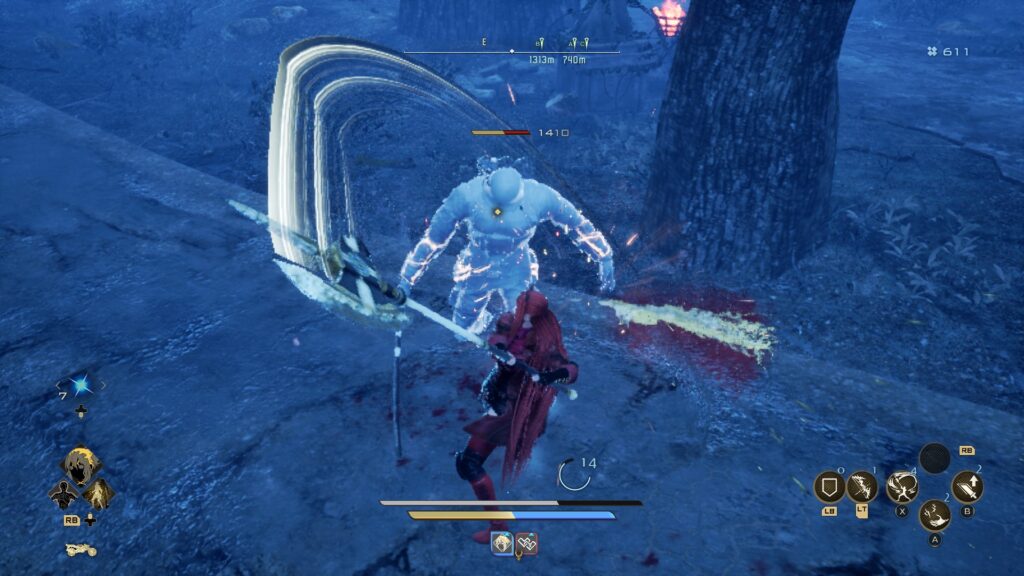Switch to the golden standing figure party member

(98, 494)
